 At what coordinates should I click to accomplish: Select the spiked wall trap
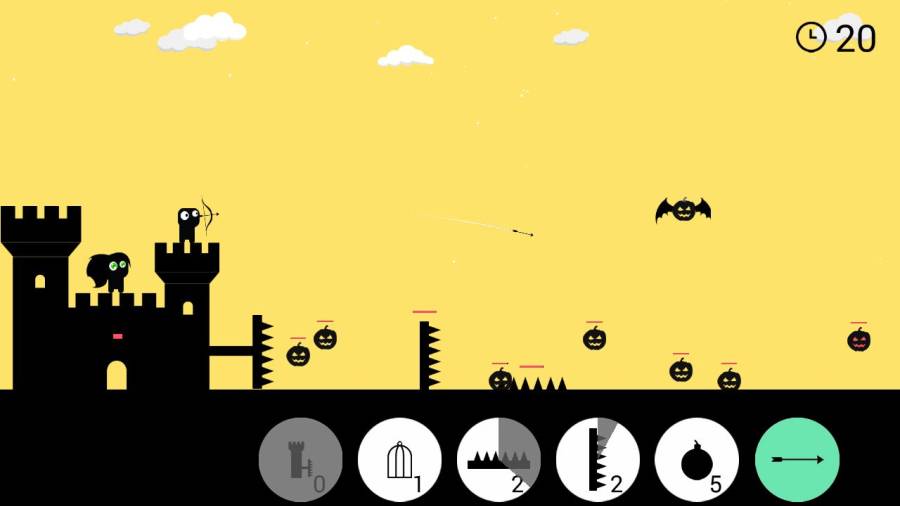click(598, 460)
